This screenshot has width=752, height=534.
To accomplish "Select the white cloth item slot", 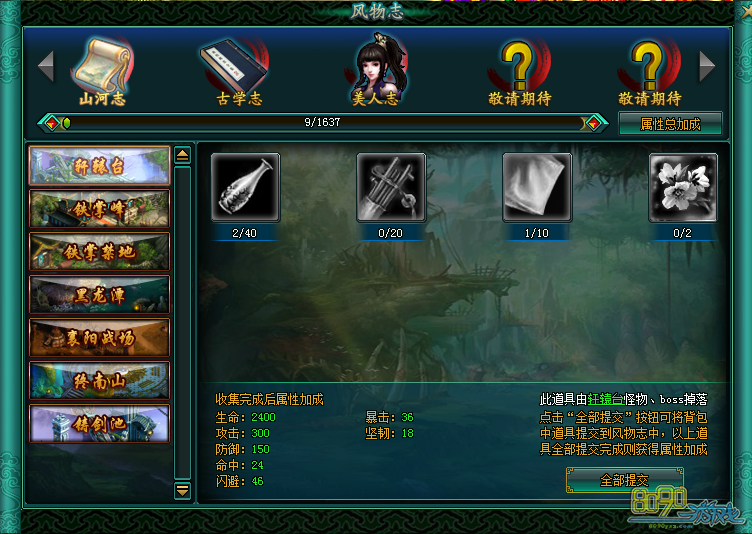I will coord(537,187).
